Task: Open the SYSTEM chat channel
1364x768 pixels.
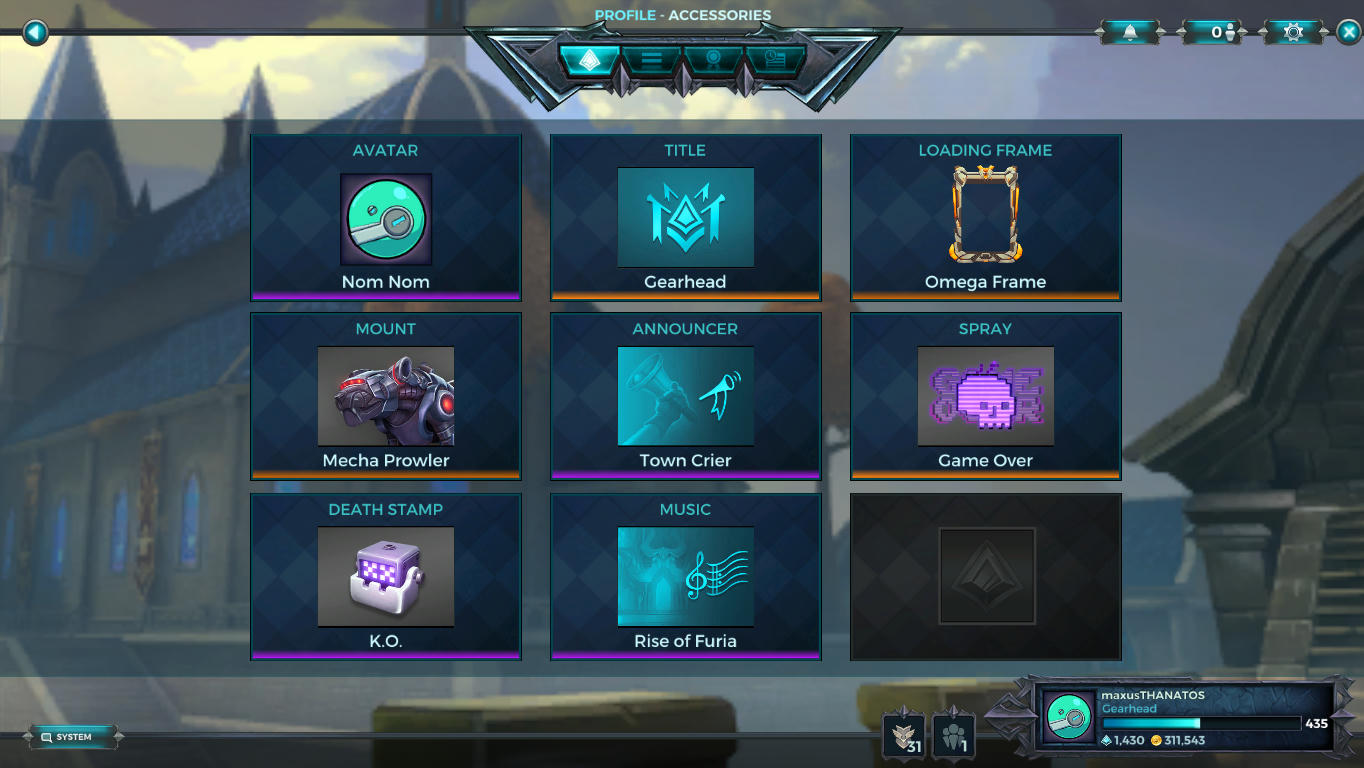Action: 74,736
